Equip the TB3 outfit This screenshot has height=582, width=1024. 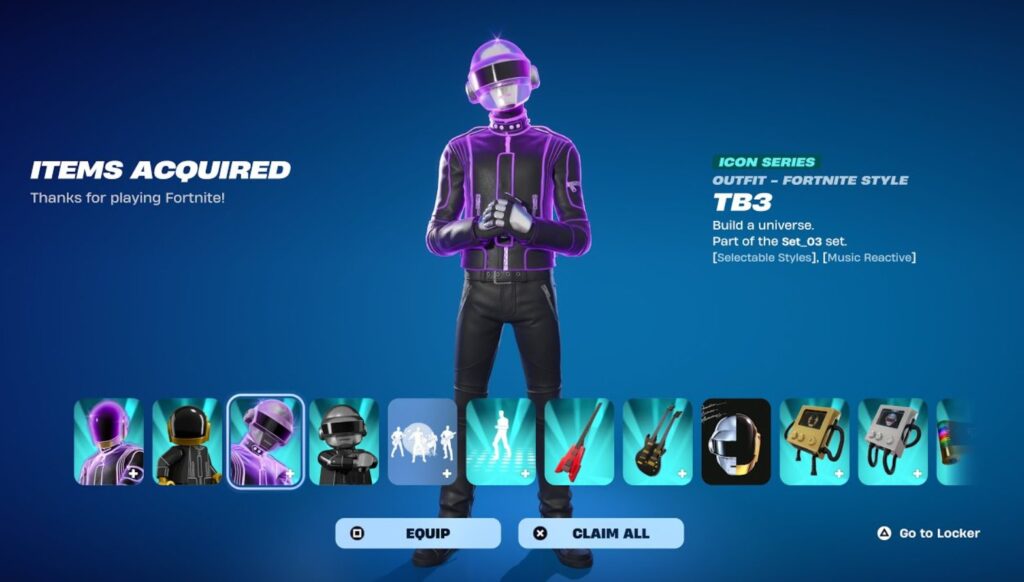point(417,533)
